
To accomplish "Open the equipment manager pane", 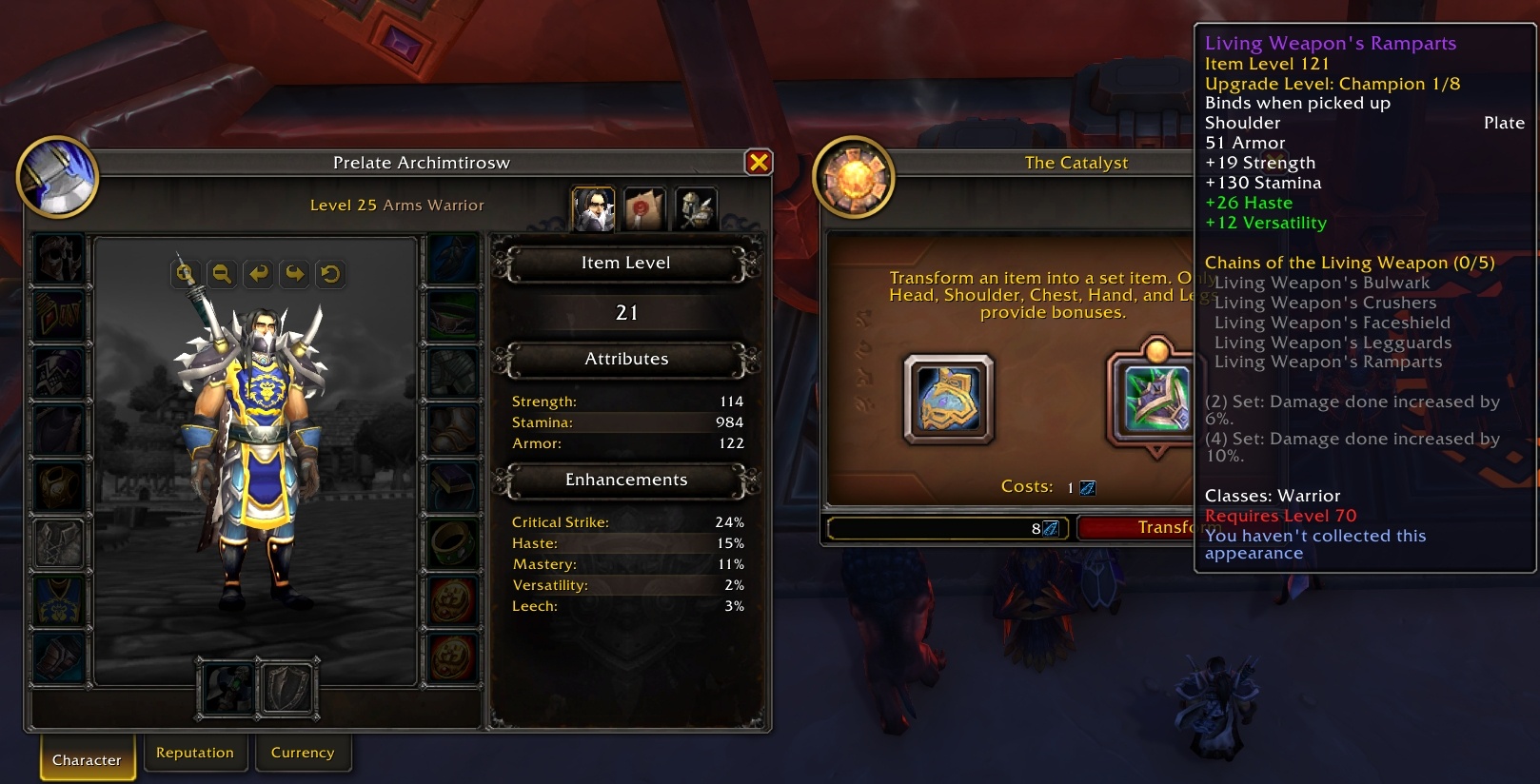I will [696, 208].
